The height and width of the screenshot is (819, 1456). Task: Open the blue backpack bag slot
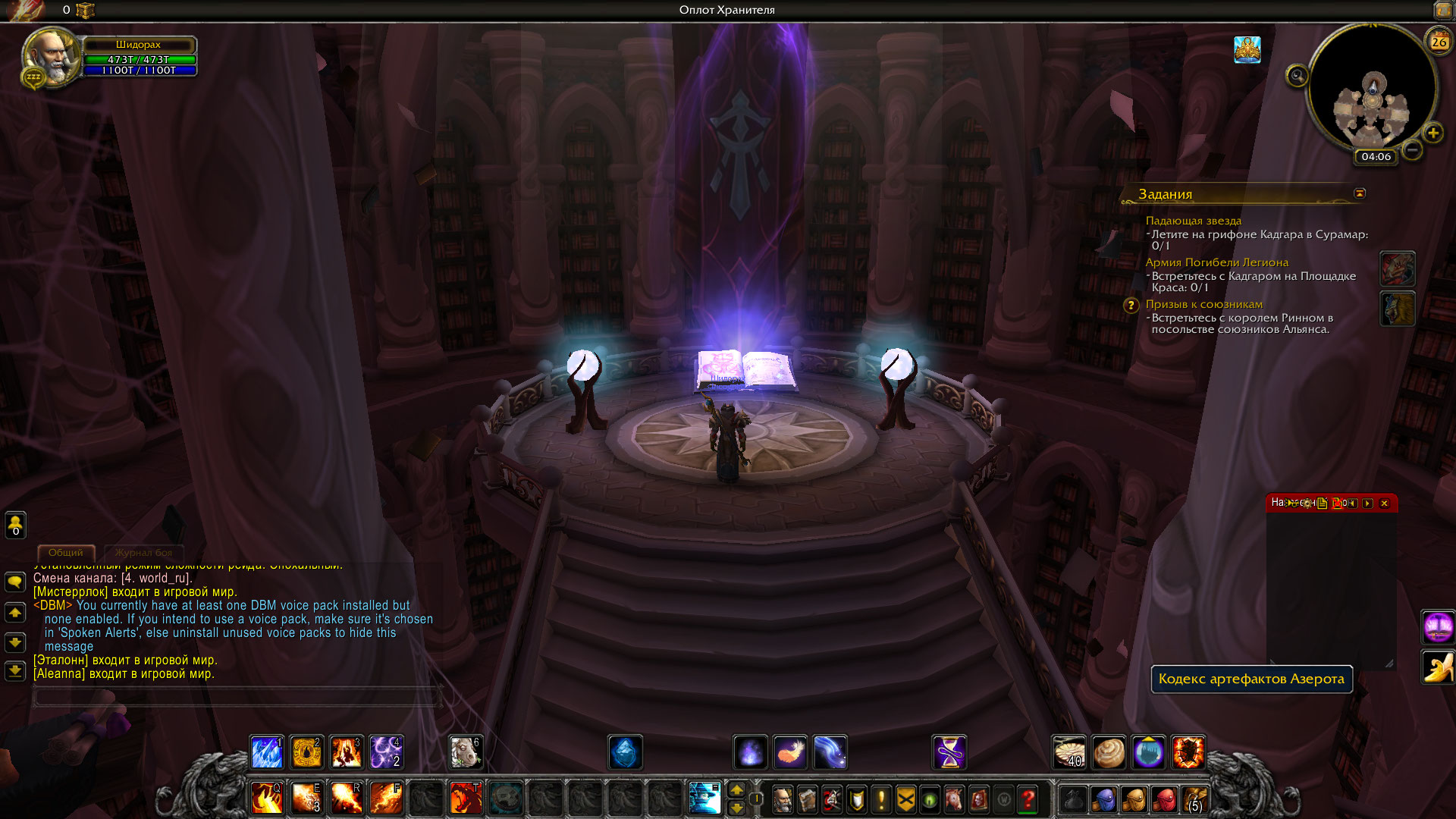(1104, 799)
